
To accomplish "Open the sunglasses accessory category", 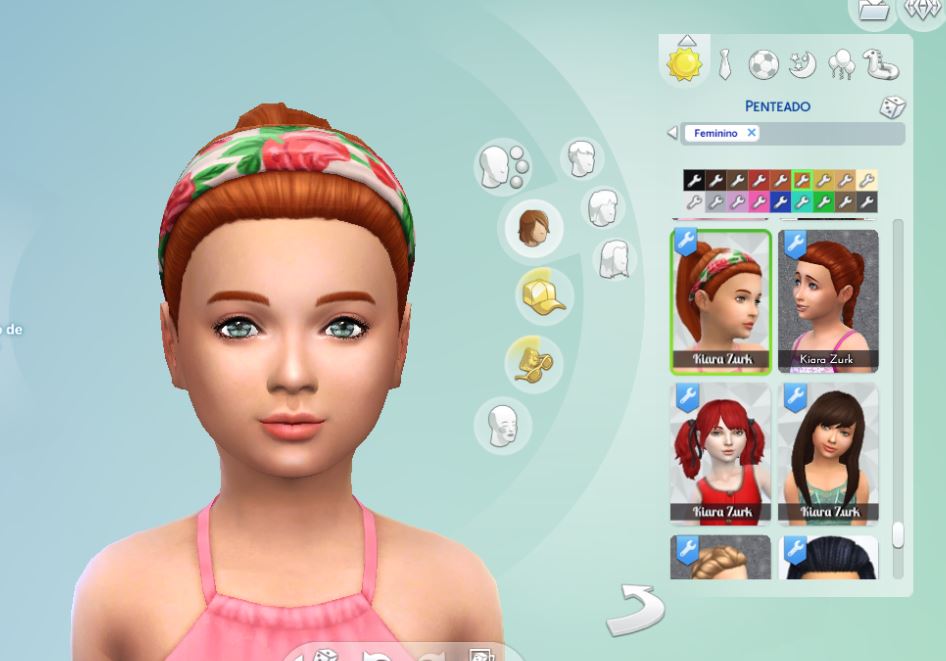I will click(532, 361).
